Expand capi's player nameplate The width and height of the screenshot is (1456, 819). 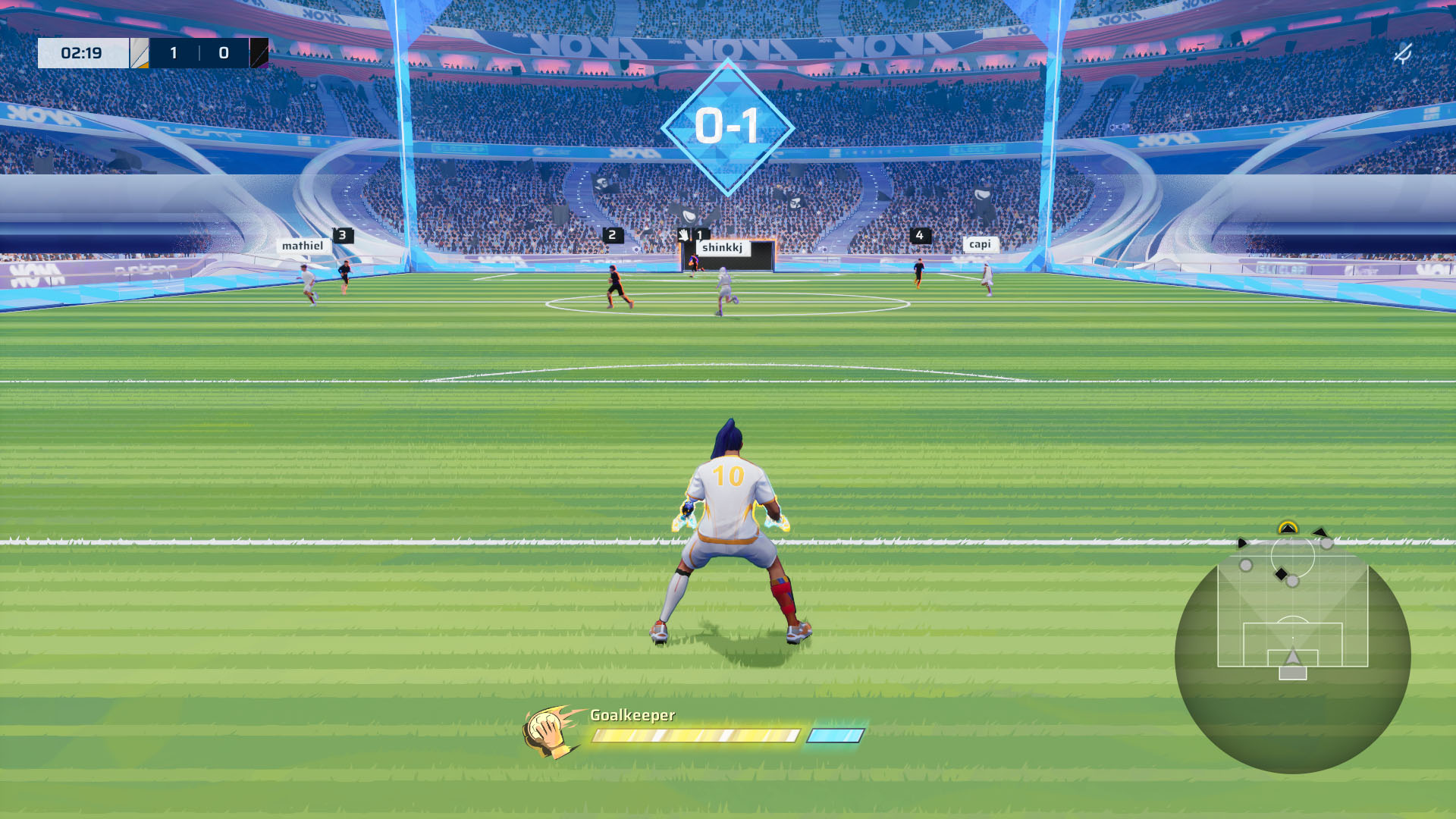(x=981, y=244)
